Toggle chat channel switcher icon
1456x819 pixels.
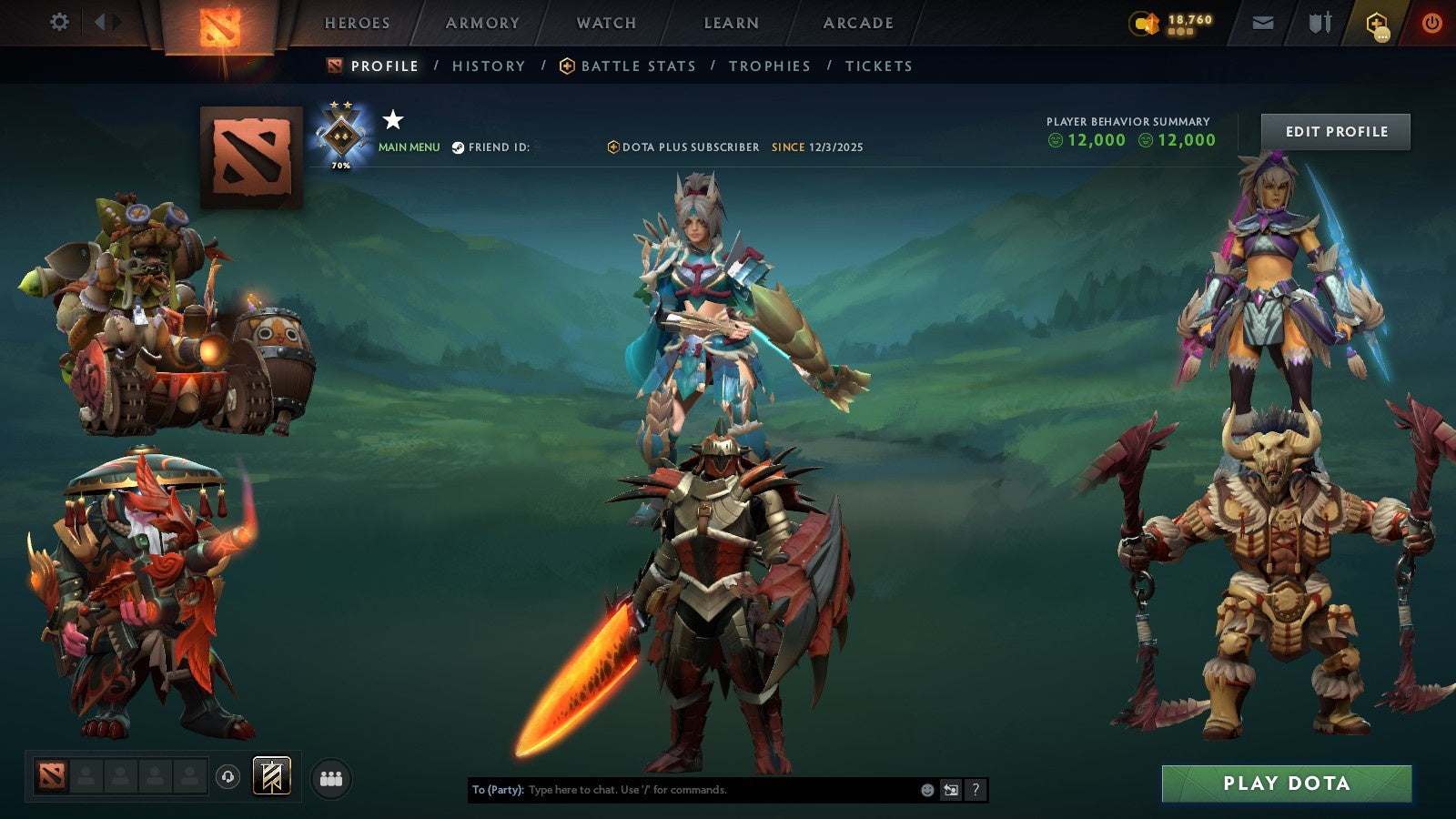[949, 790]
